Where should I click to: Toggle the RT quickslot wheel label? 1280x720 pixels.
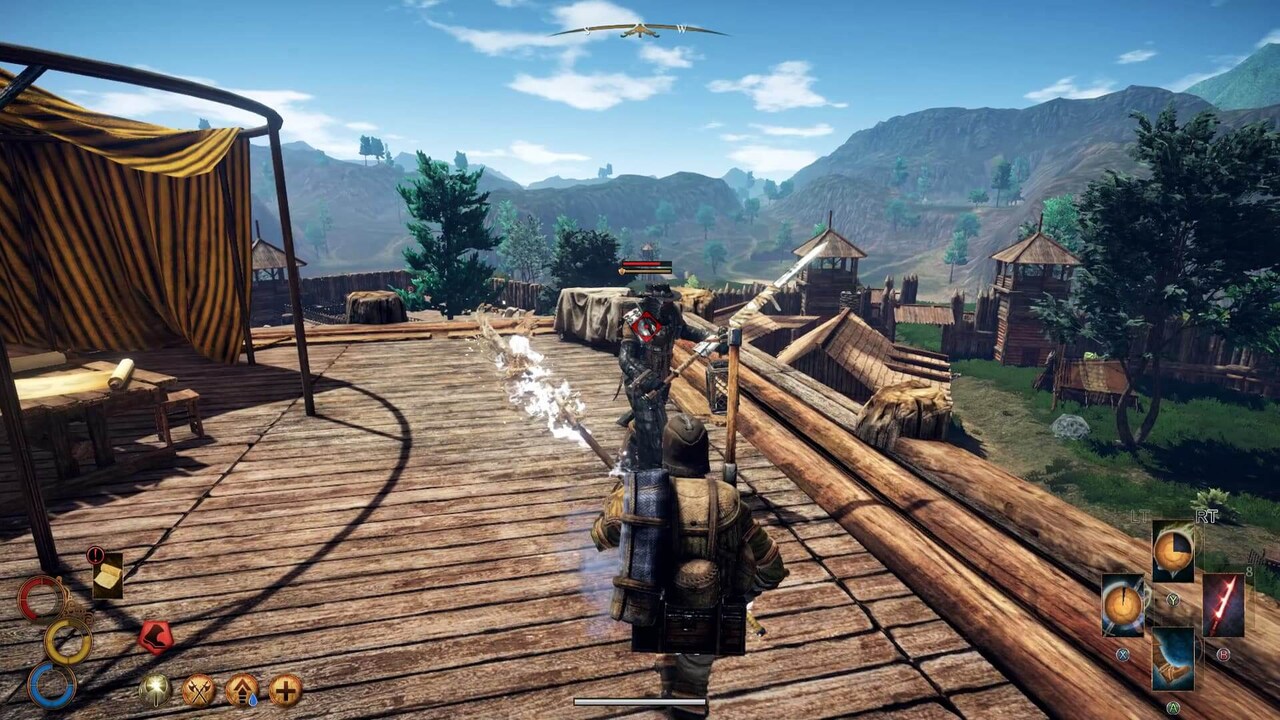click(x=1206, y=514)
